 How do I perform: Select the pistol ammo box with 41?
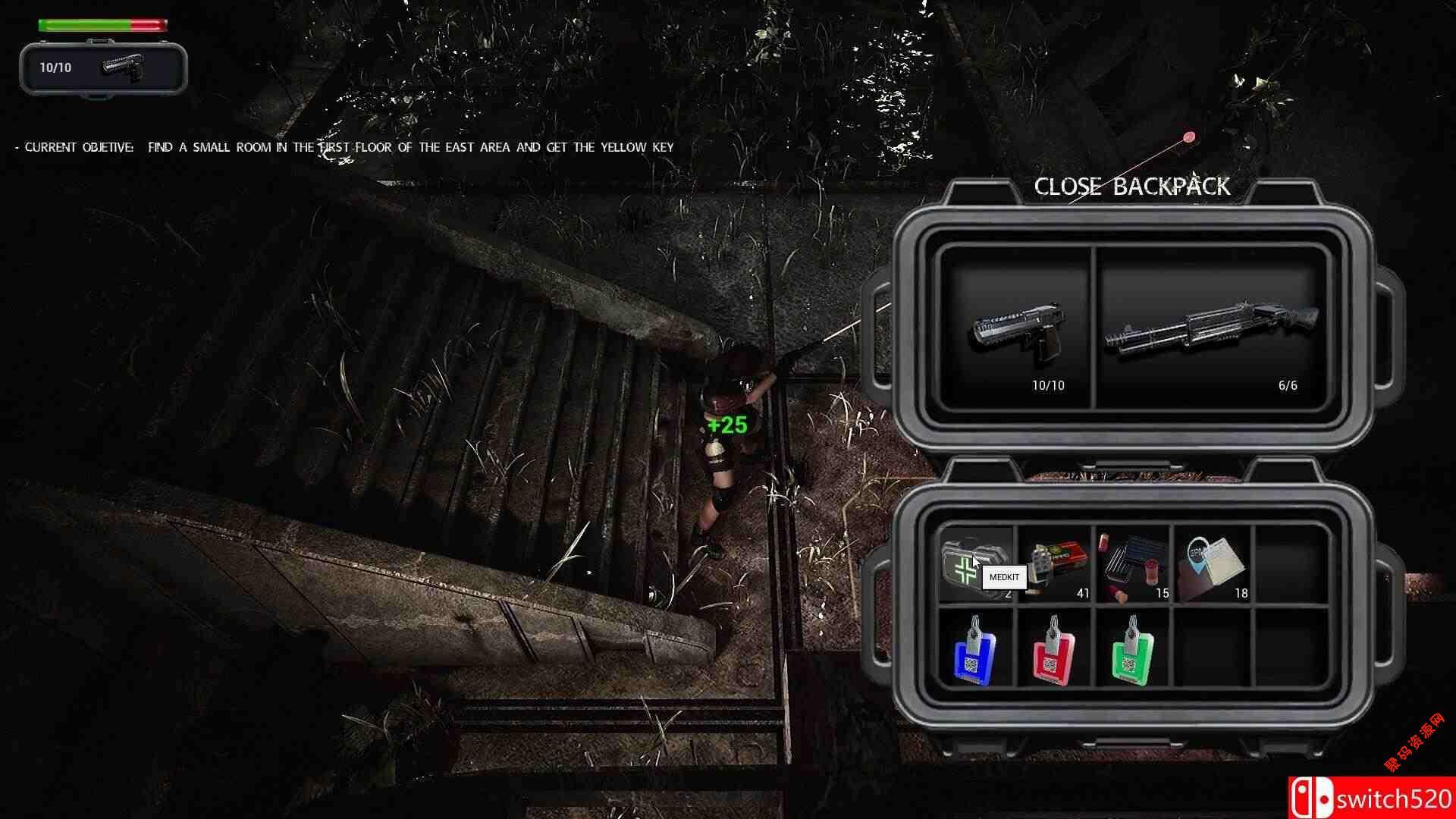click(x=1055, y=566)
